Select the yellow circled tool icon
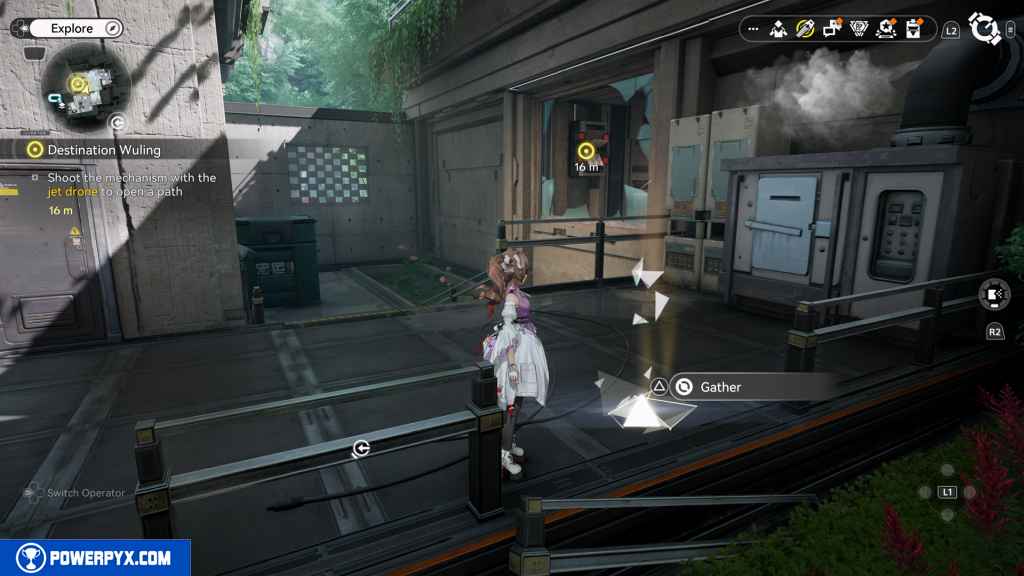This screenshot has width=1024, height=576. click(805, 28)
